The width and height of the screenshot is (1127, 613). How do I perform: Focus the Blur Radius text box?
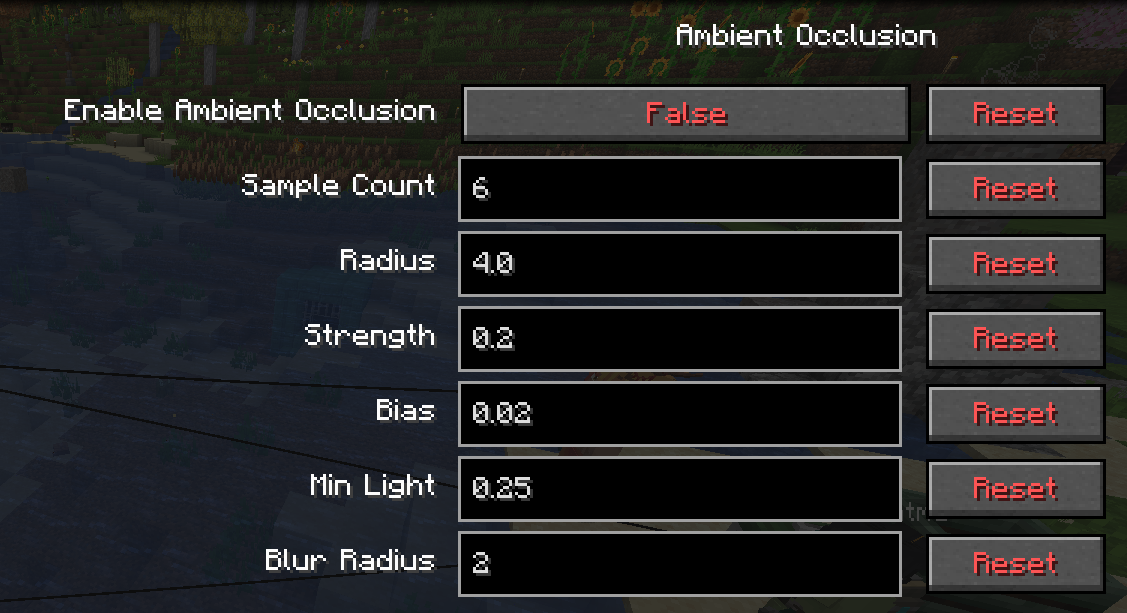pos(680,564)
